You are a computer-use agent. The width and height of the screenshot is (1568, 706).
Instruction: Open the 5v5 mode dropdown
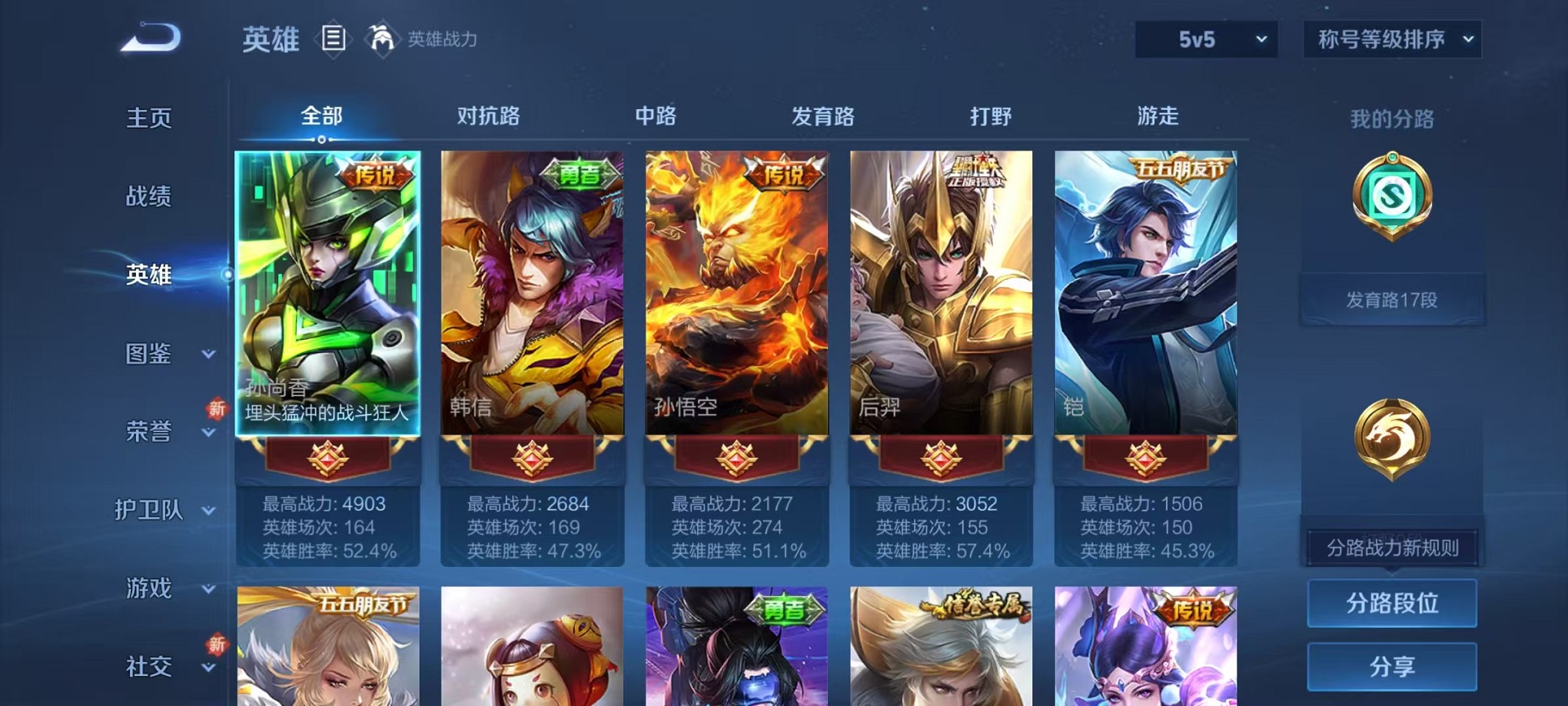click(1205, 38)
